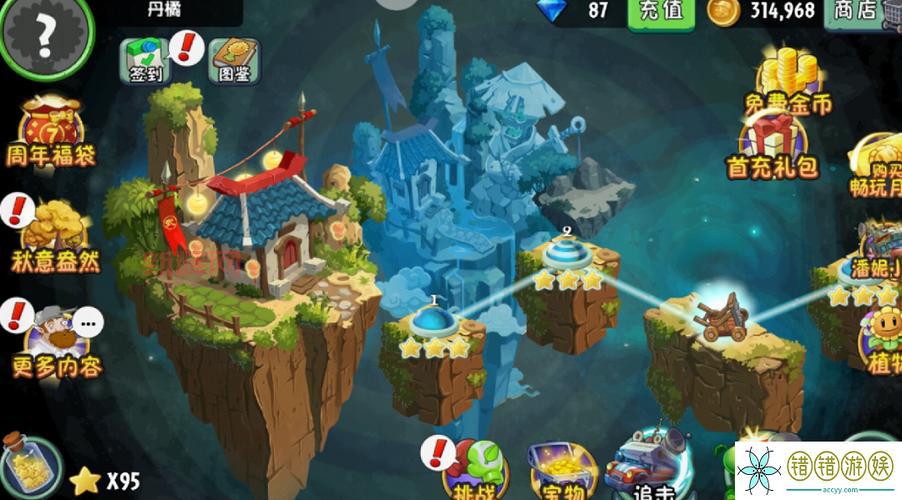
Task: Tap the green 充值 recharge button
Action: coord(661,12)
